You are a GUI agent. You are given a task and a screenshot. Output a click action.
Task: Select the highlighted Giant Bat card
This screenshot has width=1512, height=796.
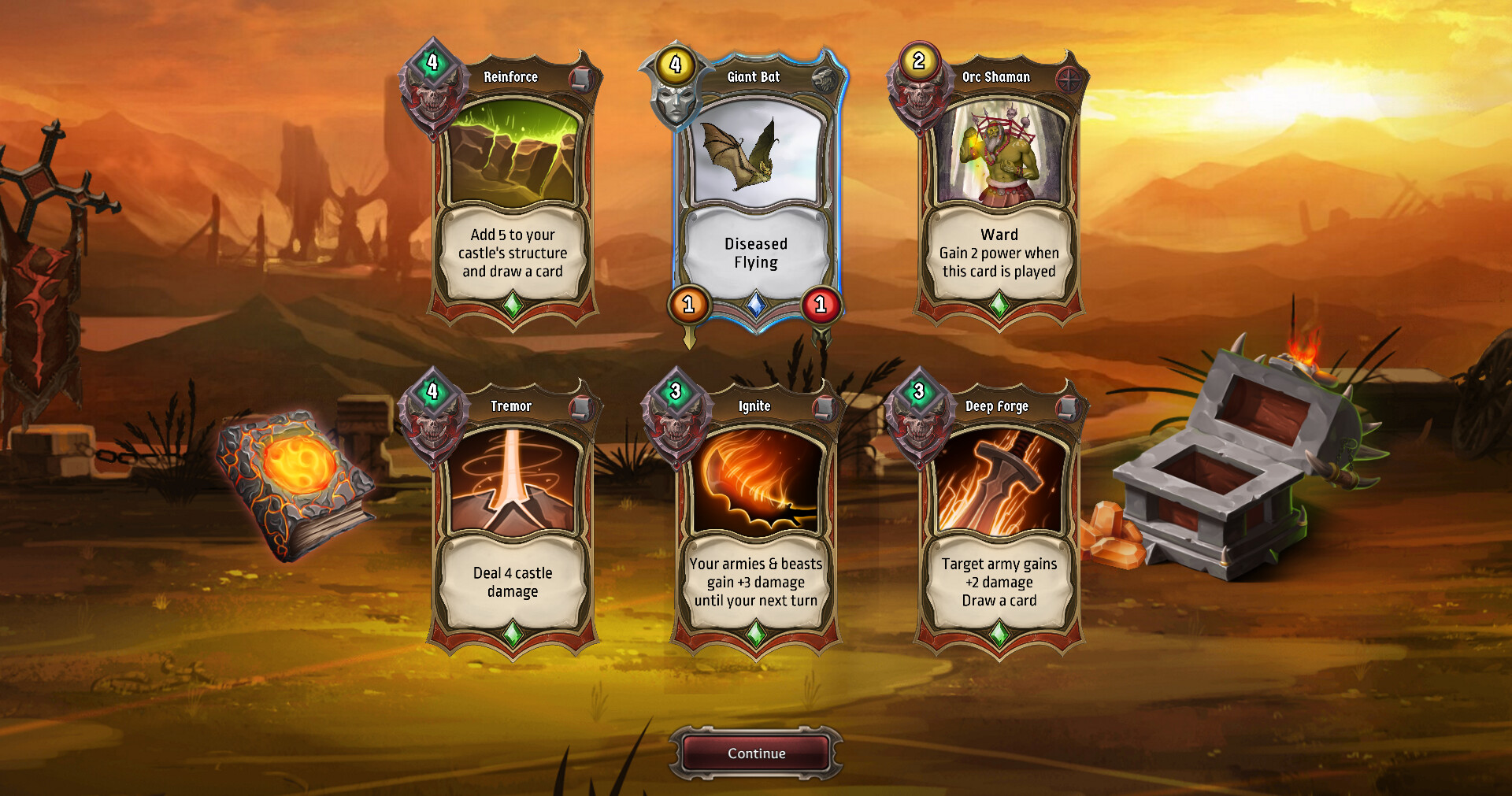point(756,189)
